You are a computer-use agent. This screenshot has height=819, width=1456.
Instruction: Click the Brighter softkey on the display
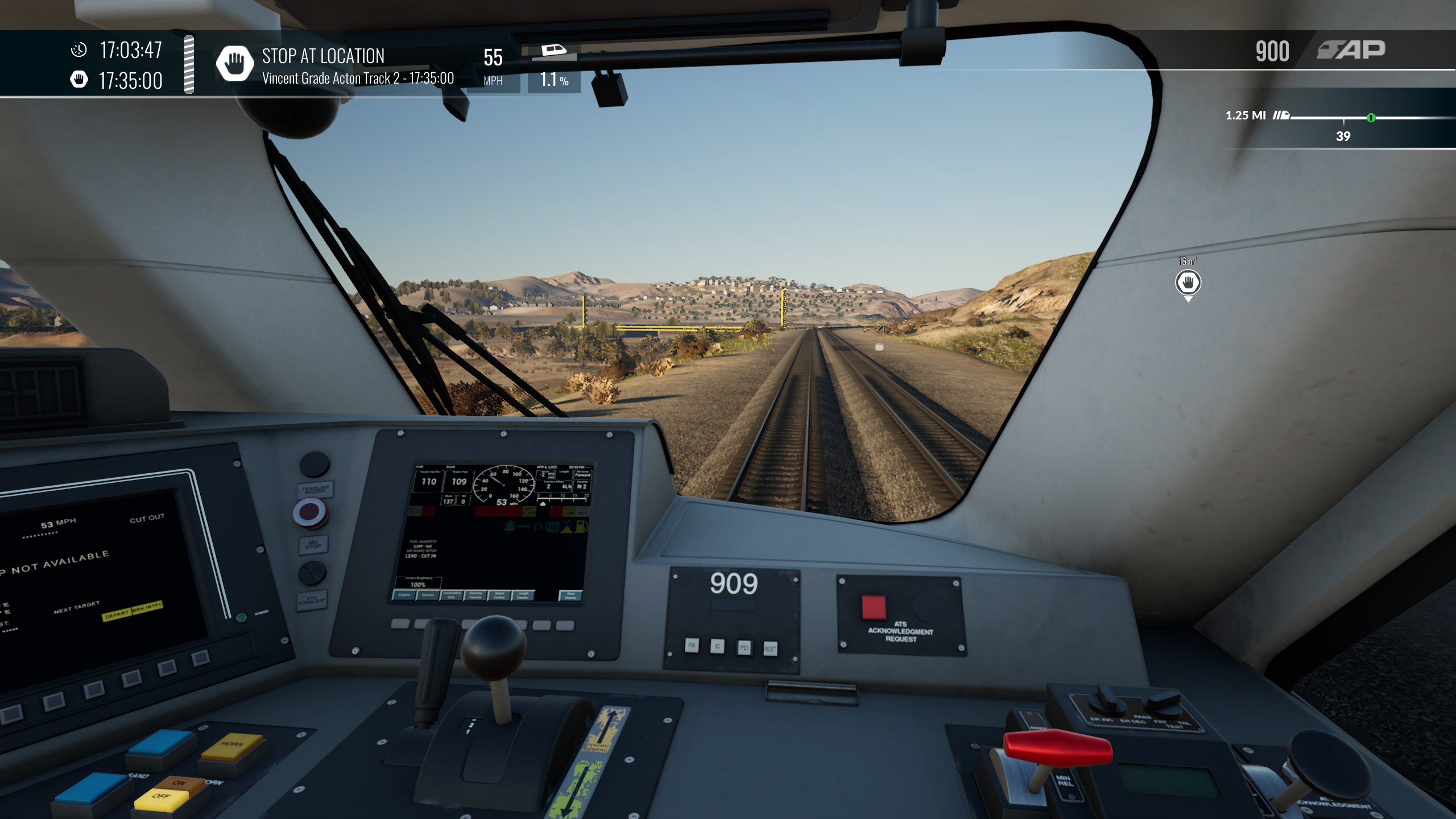point(404,595)
